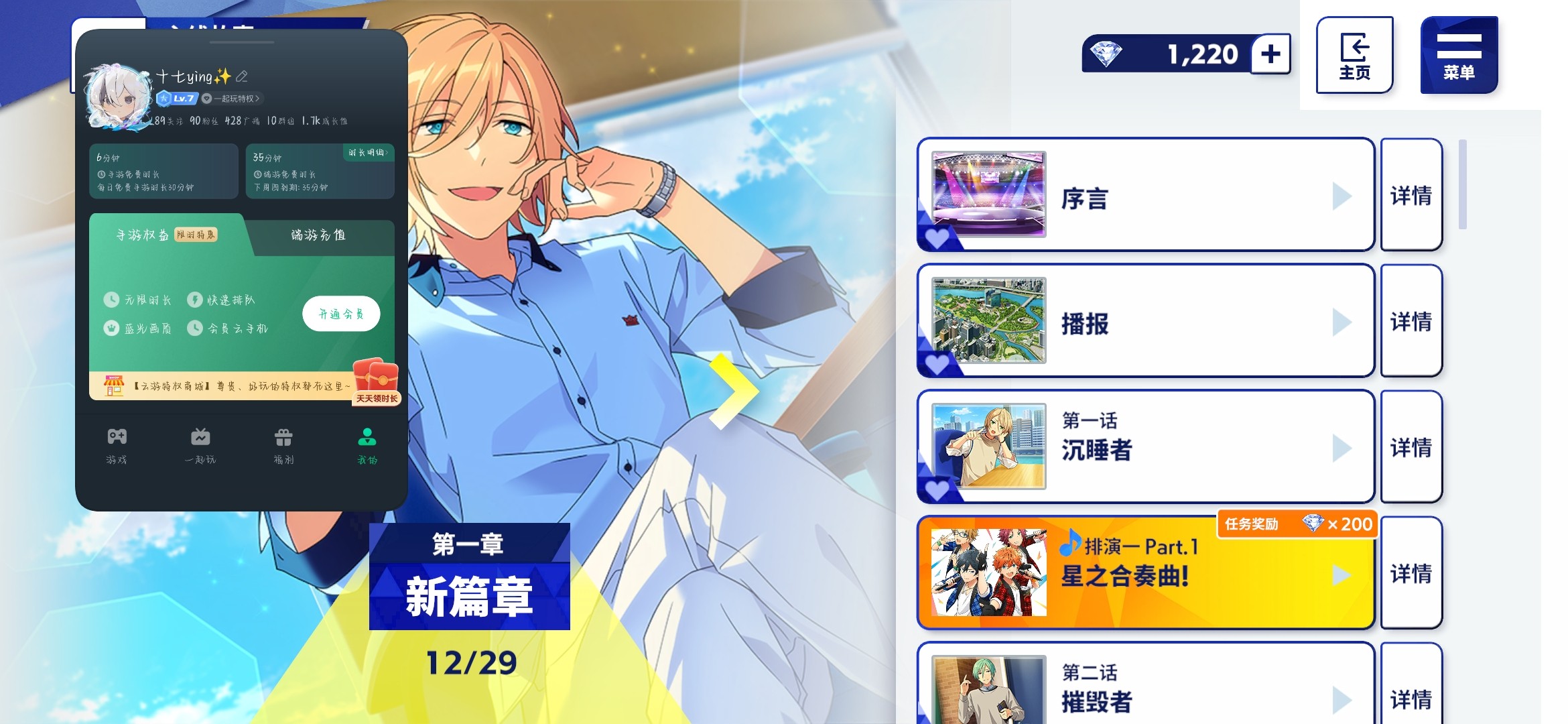Open the 主页 home button
The height and width of the screenshot is (724, 1568).
1354,55
